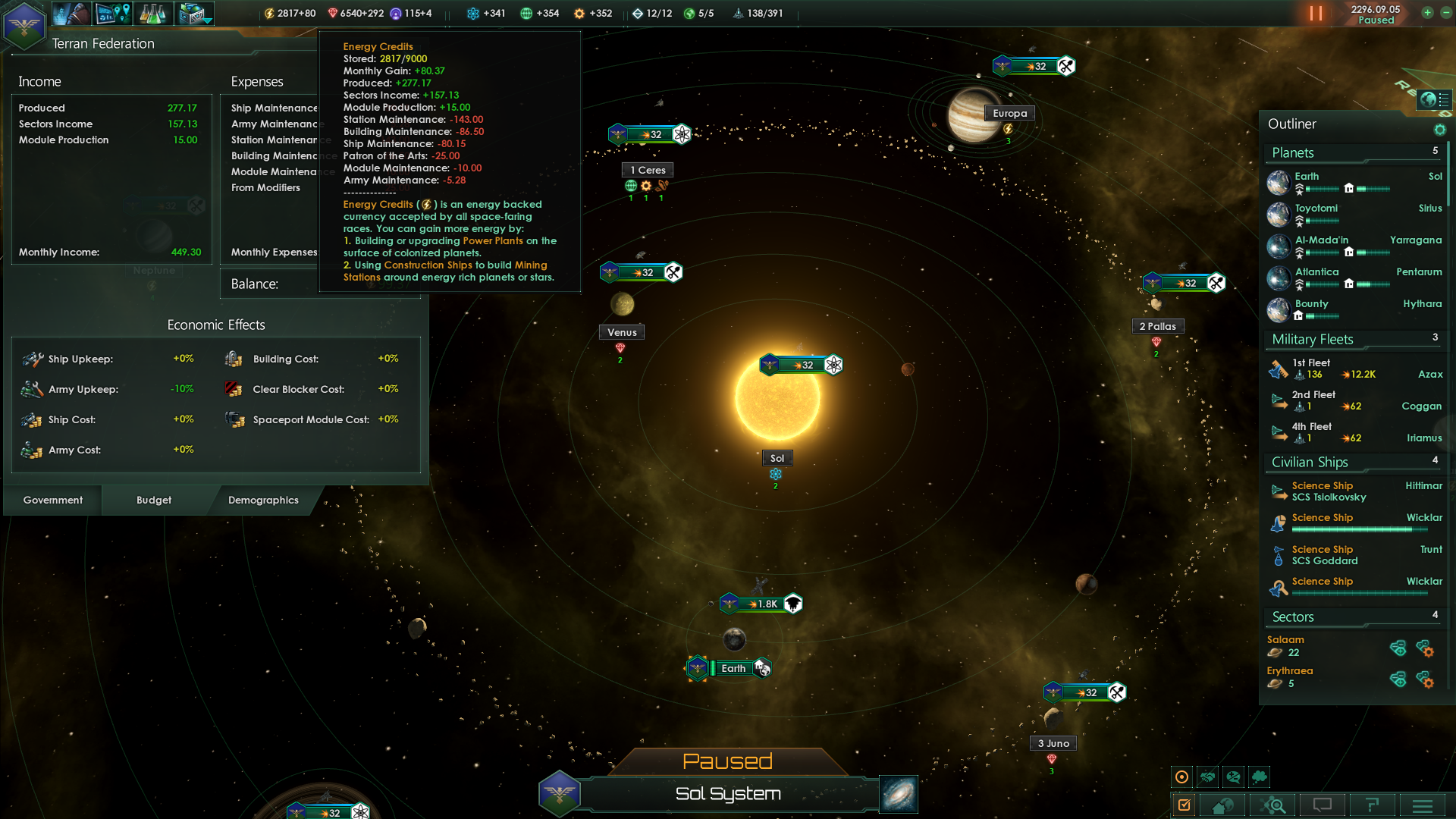1456x819 pixels.
Task: Collapse the Civilian Ships outliner section
Action: click(1310, 463)
